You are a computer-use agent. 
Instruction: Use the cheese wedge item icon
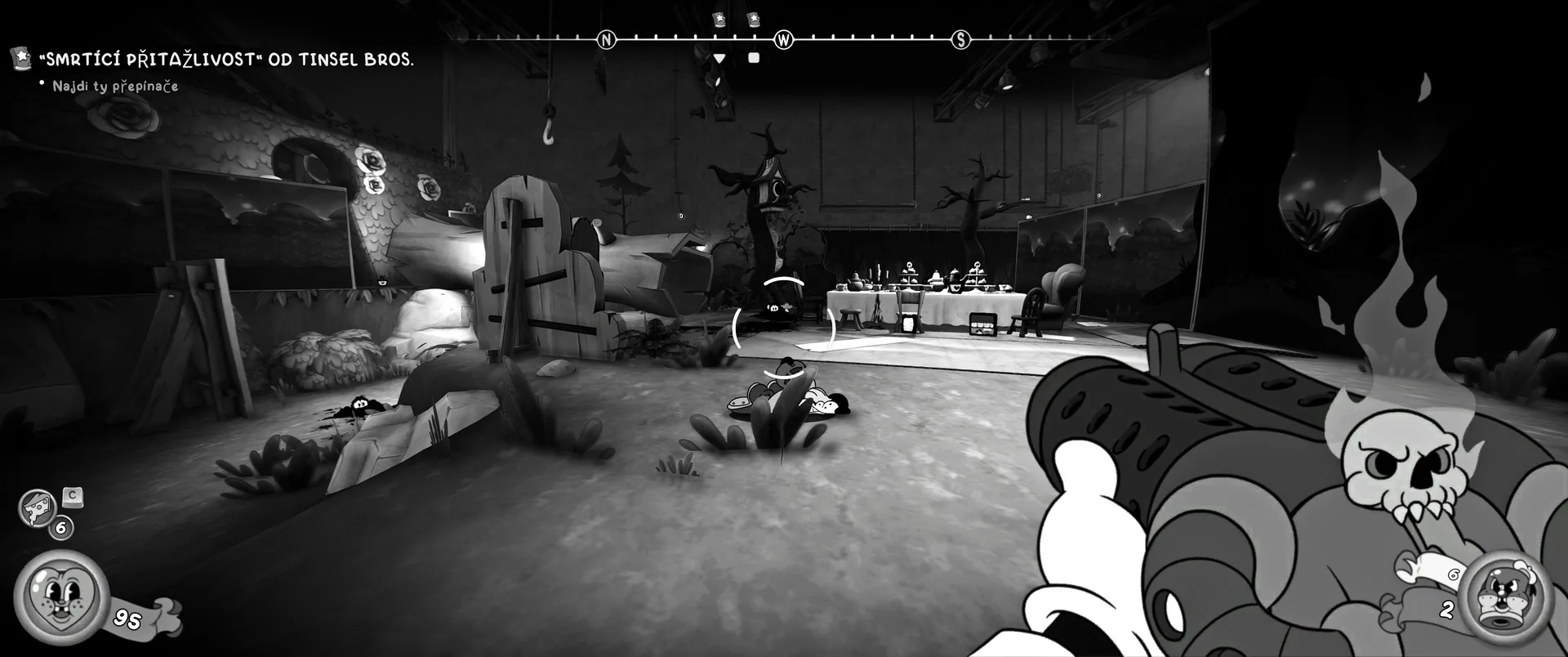click(37, 507)
